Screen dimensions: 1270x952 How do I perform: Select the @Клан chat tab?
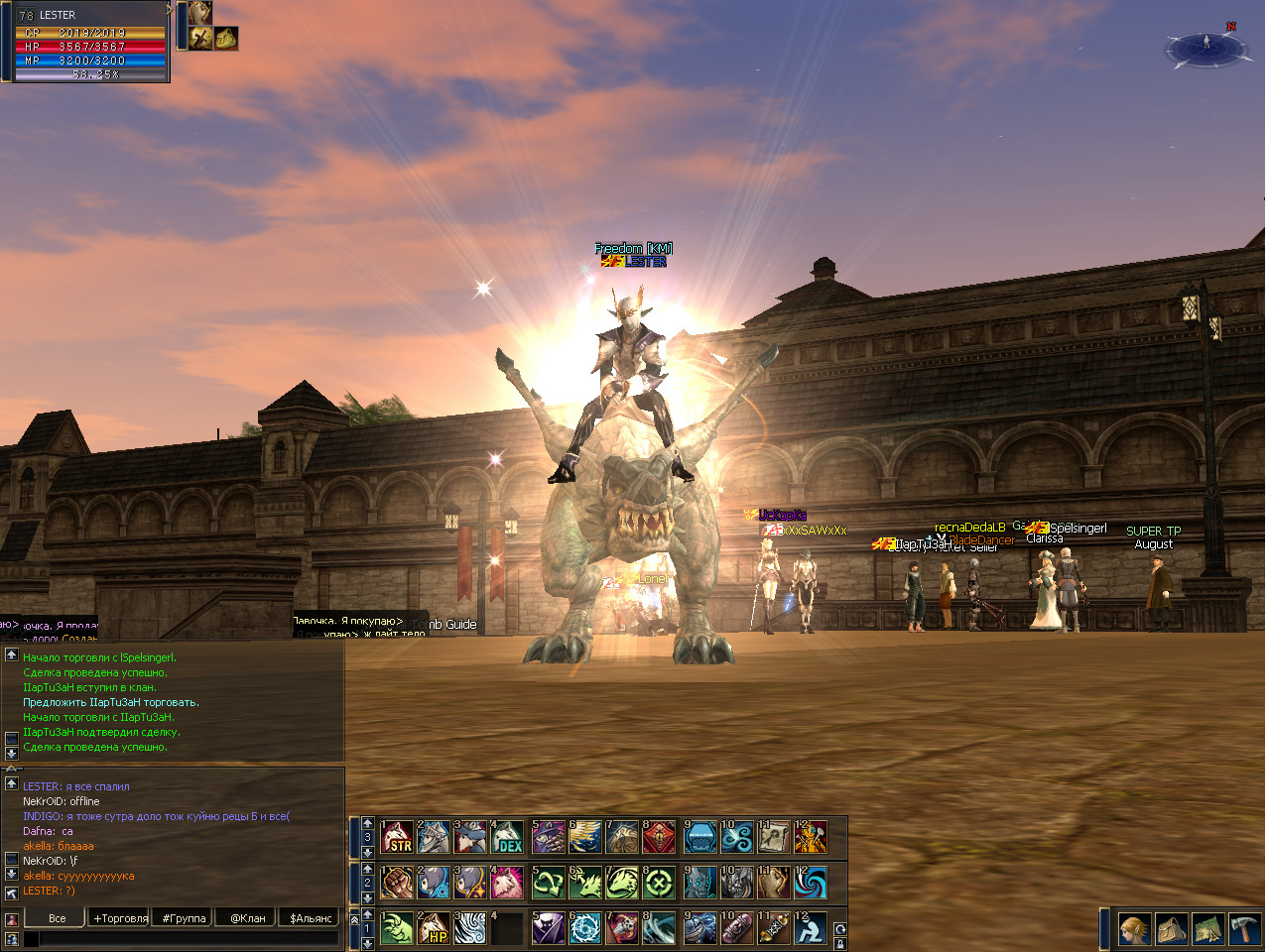coord(247,918)
